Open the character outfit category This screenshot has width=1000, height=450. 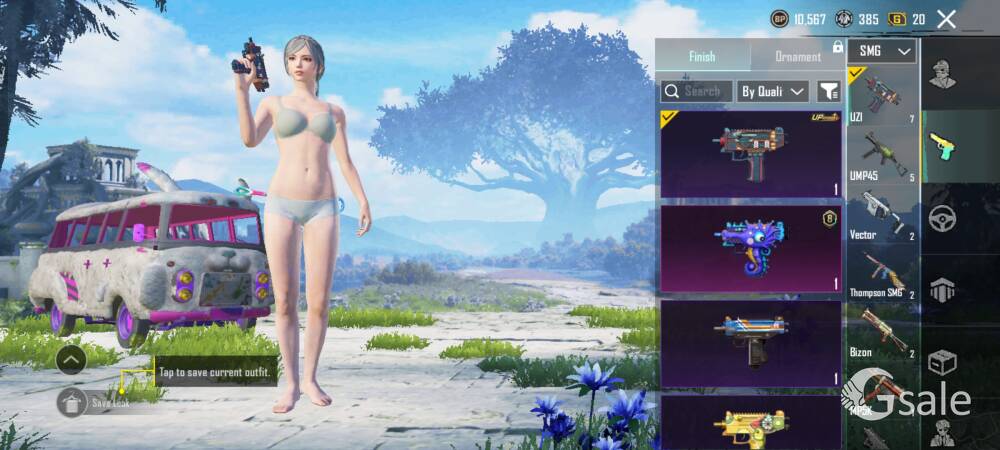pyautogui.click(x=942, y=72)
